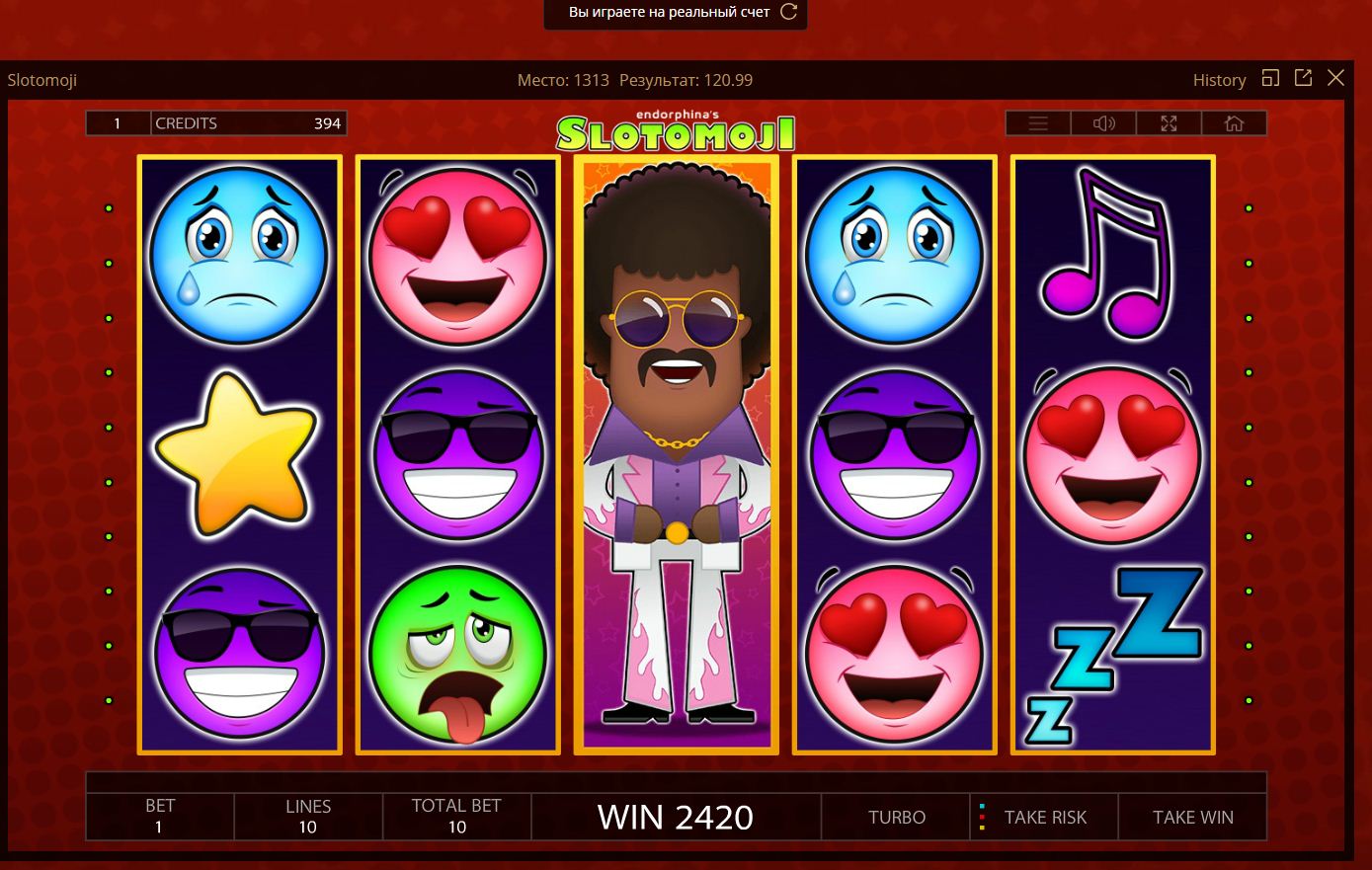This screenshot has height=870, width=1372.
Task: Refresh the real account mode banner
Action: coord(788,12)
